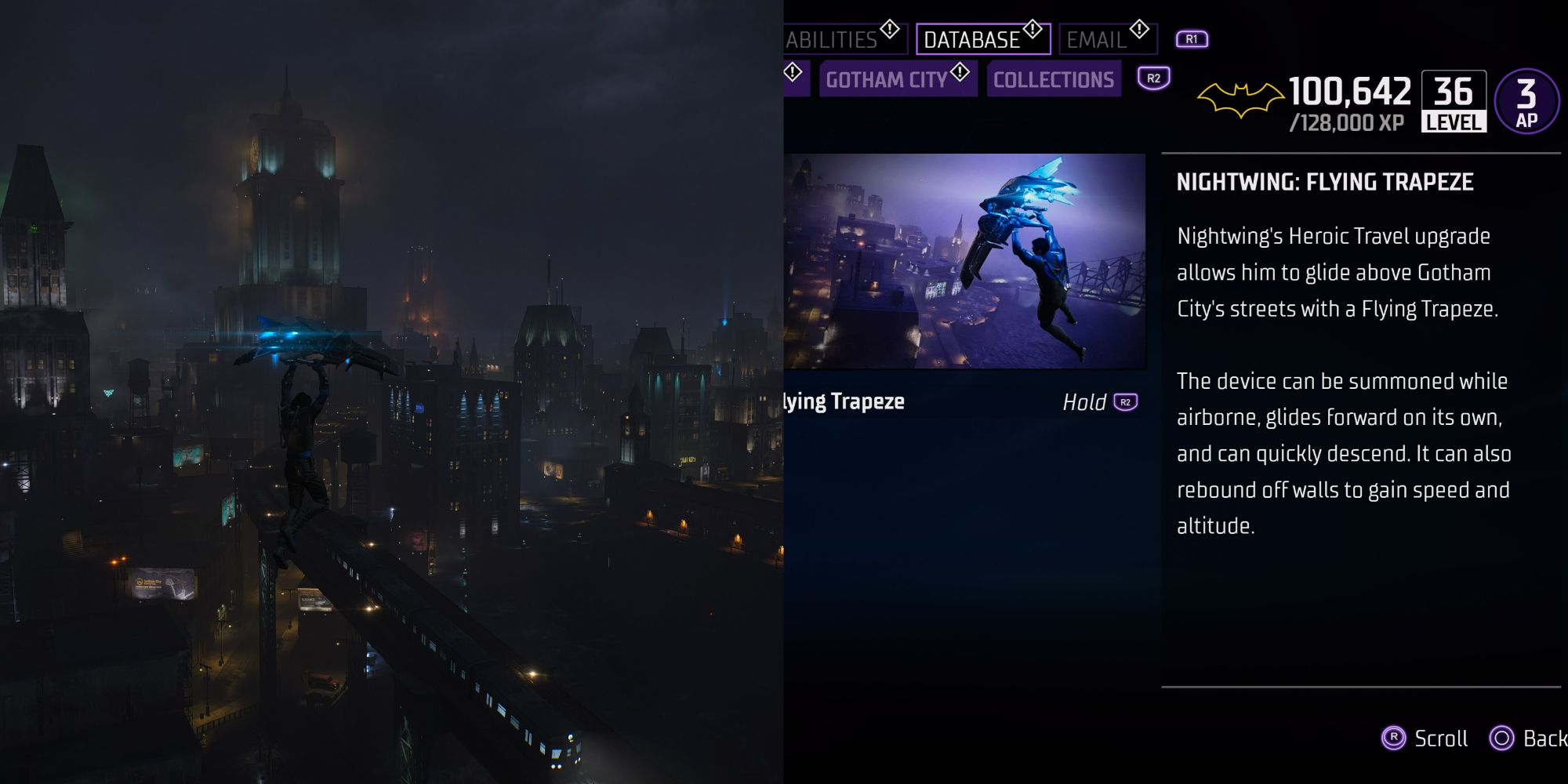This screenshot has height=784, width=1568.
Task: Click the LEVEL 36 badge
Action: pos(1453,100)
